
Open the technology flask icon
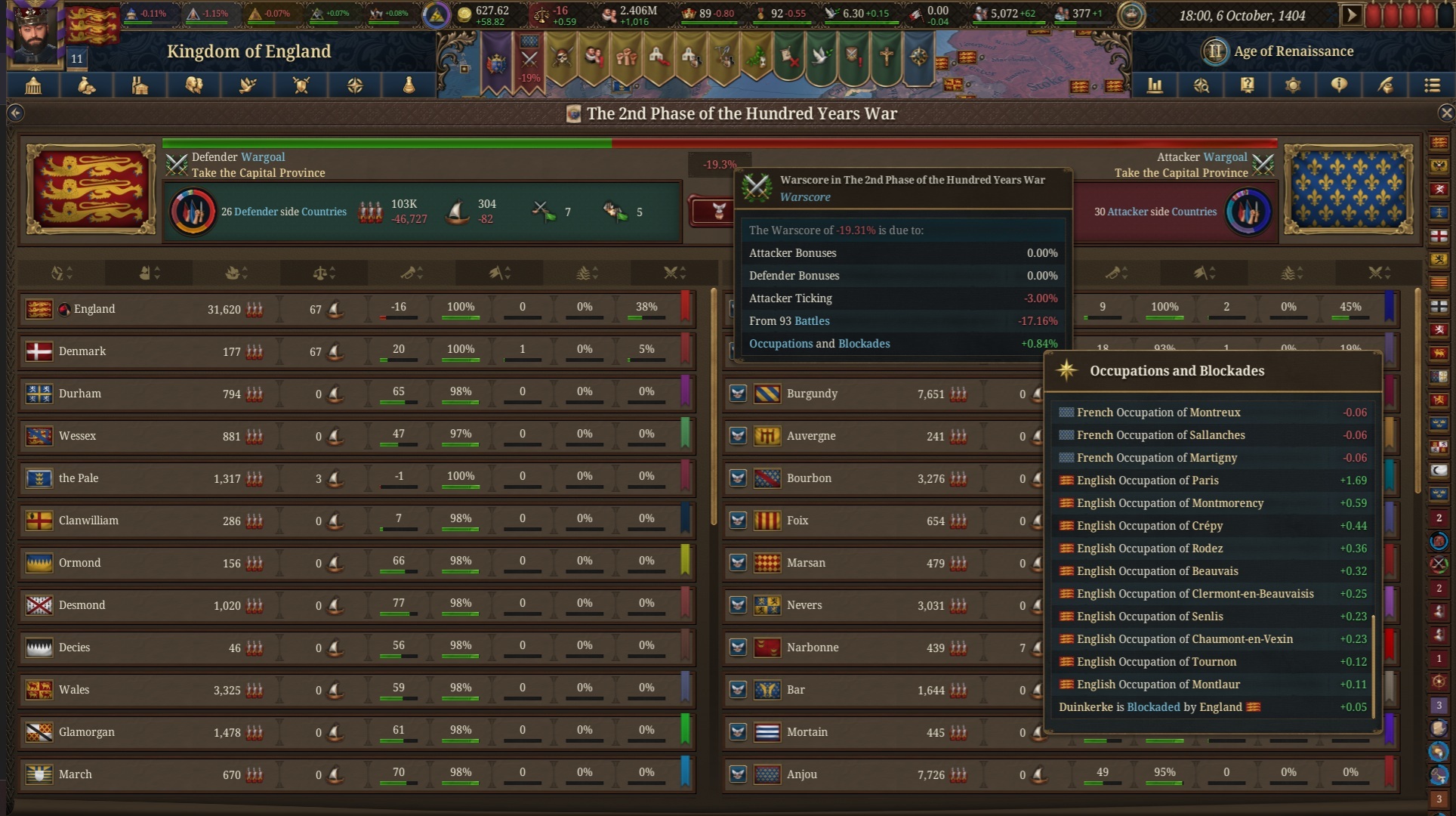(x=409, y=85)
